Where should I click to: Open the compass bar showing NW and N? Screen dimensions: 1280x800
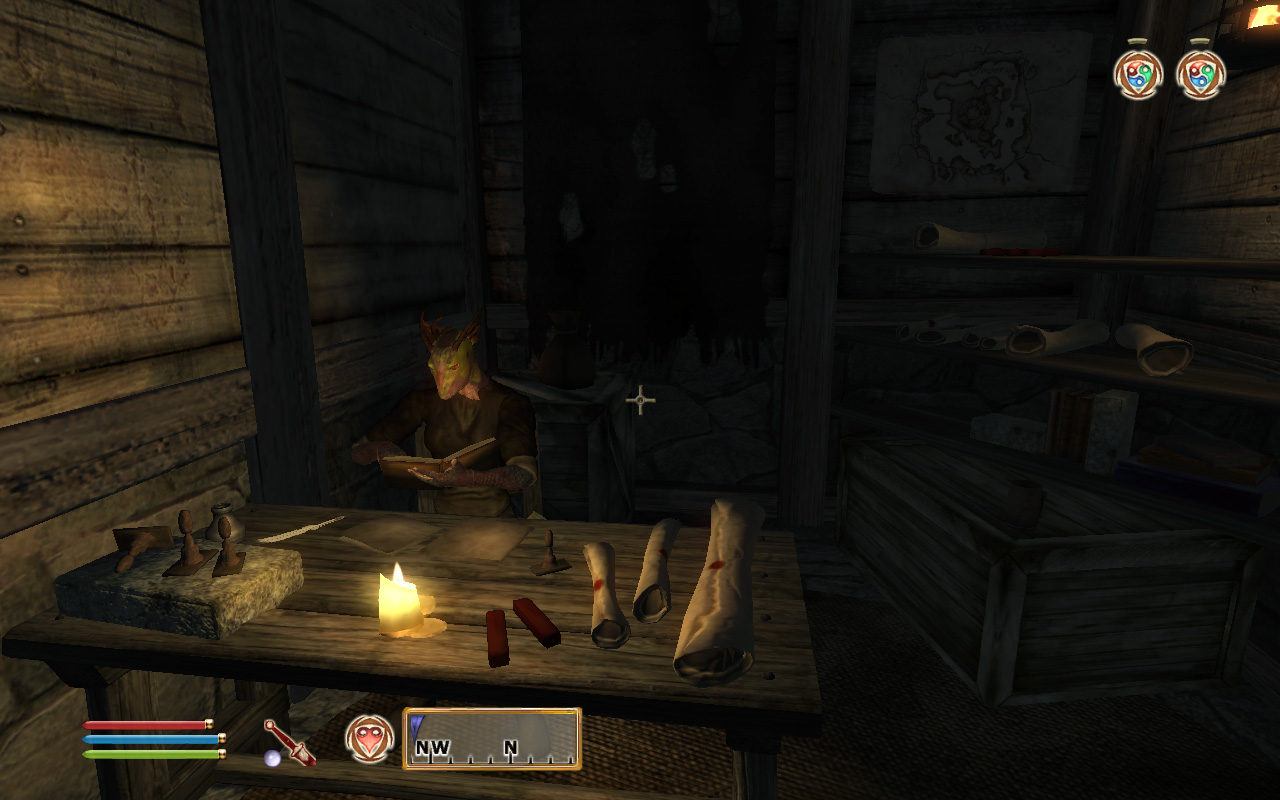click(492, 739)
